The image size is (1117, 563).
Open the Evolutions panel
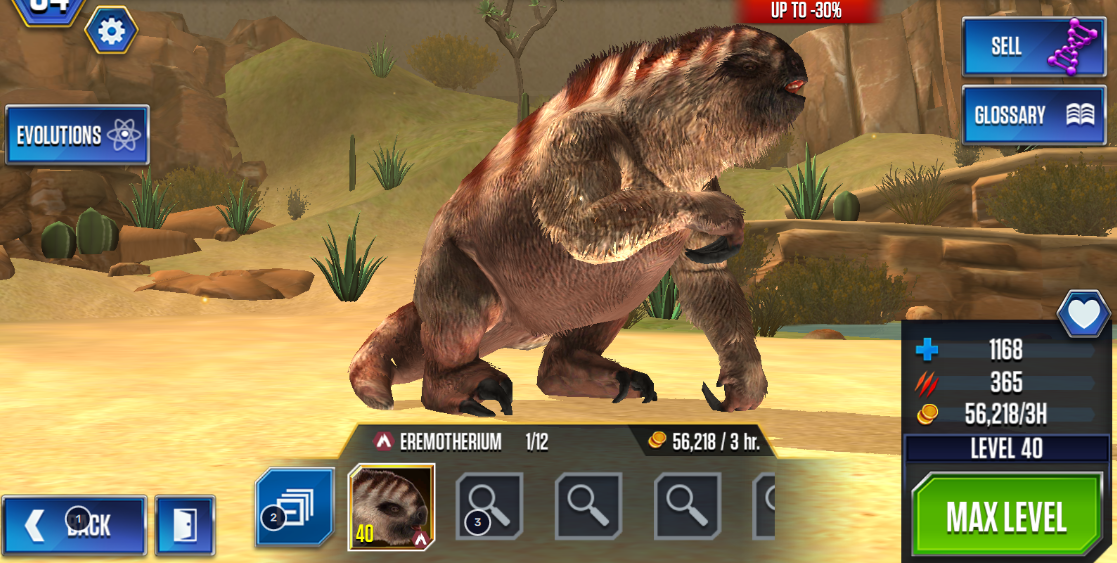77,135
